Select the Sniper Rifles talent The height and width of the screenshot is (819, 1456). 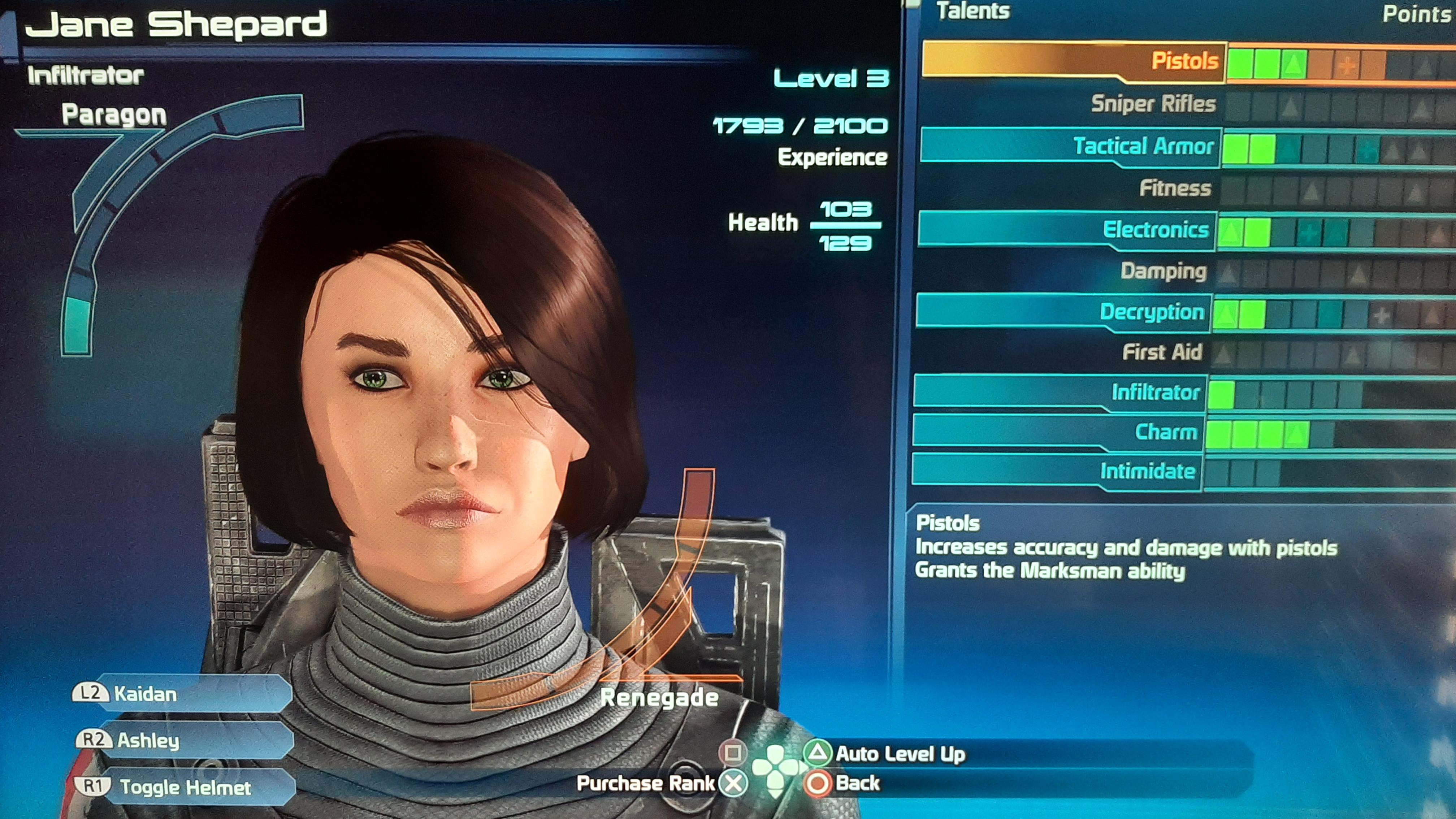[1153, 105]
